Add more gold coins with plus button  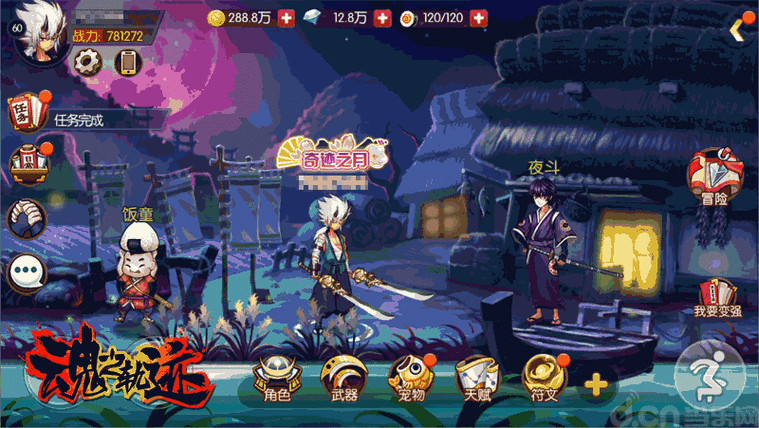click(x=286, y=18)
